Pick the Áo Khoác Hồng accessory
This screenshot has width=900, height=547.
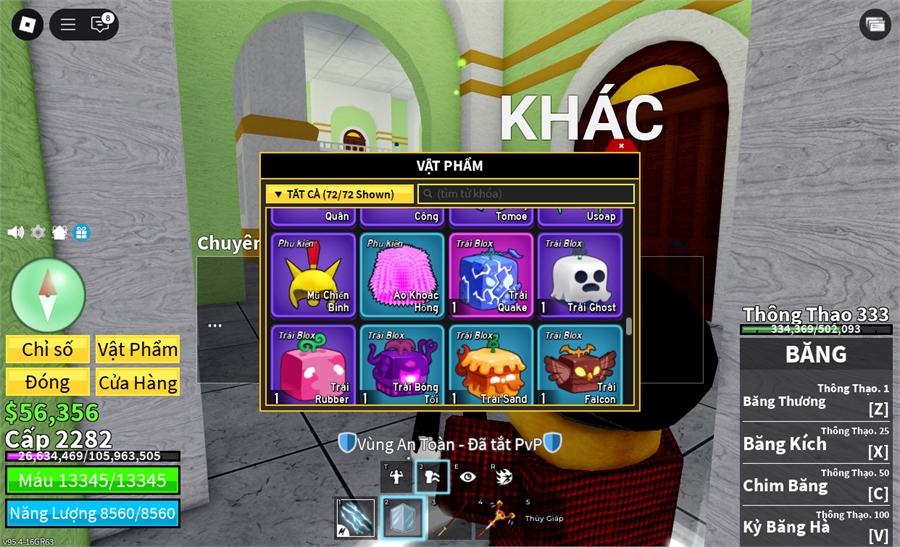tap(402, 275)
